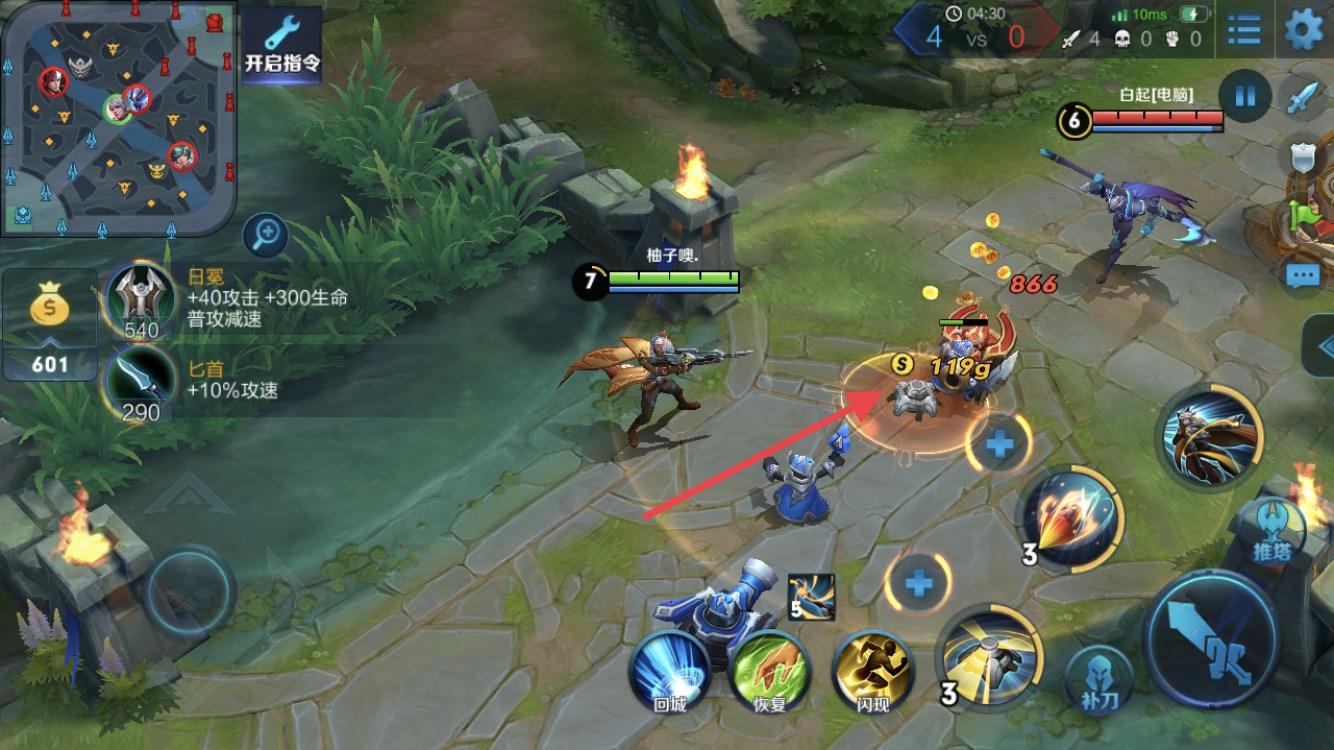
Task: Tap the 开启指令 wrench button
Action: [x=282, y=45]
